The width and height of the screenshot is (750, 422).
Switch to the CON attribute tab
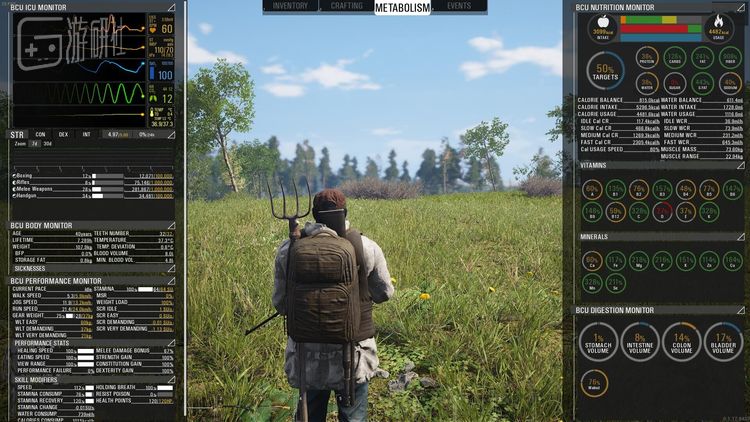pyautogui.click(x=40, y=134)
